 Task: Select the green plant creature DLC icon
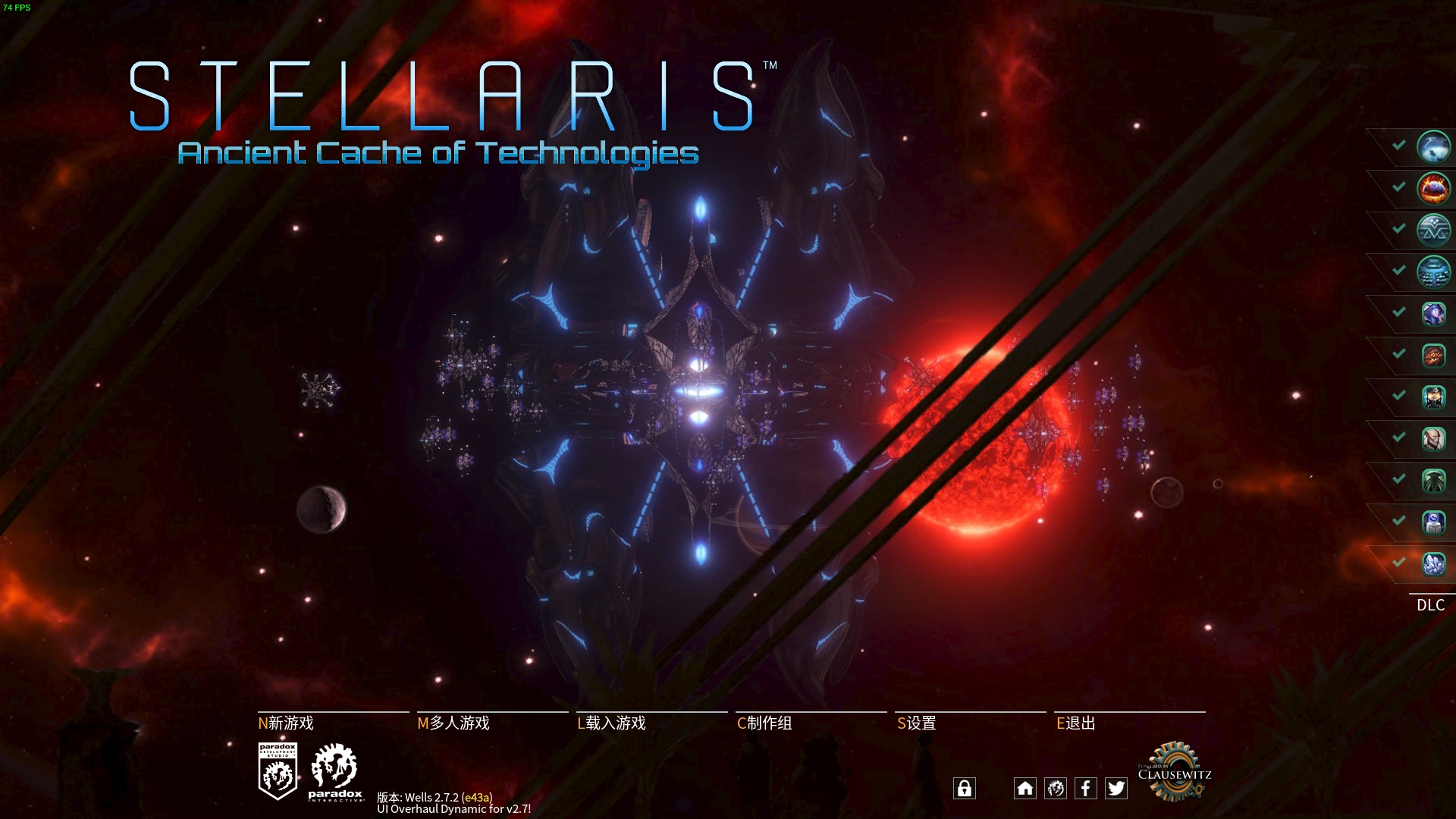(1432, 481)
